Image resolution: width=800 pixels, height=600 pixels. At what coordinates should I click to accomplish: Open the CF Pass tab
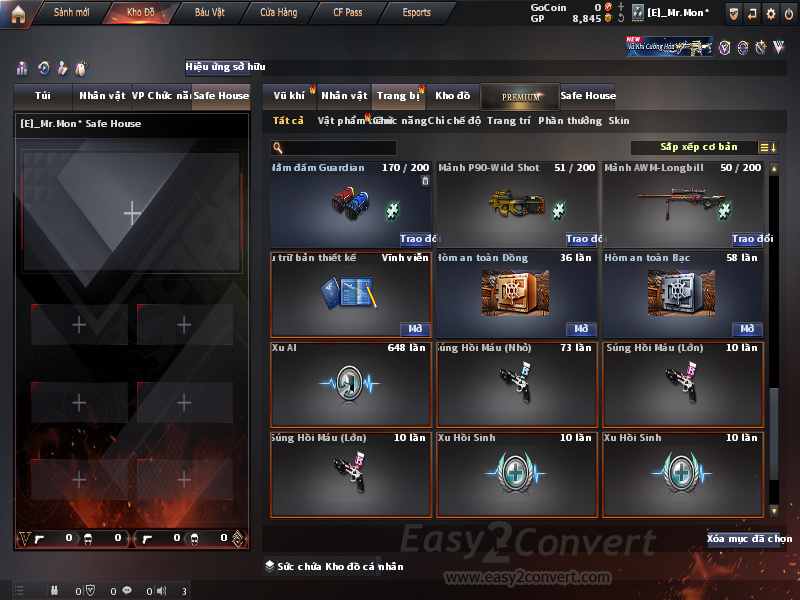[x=350, y=13]
